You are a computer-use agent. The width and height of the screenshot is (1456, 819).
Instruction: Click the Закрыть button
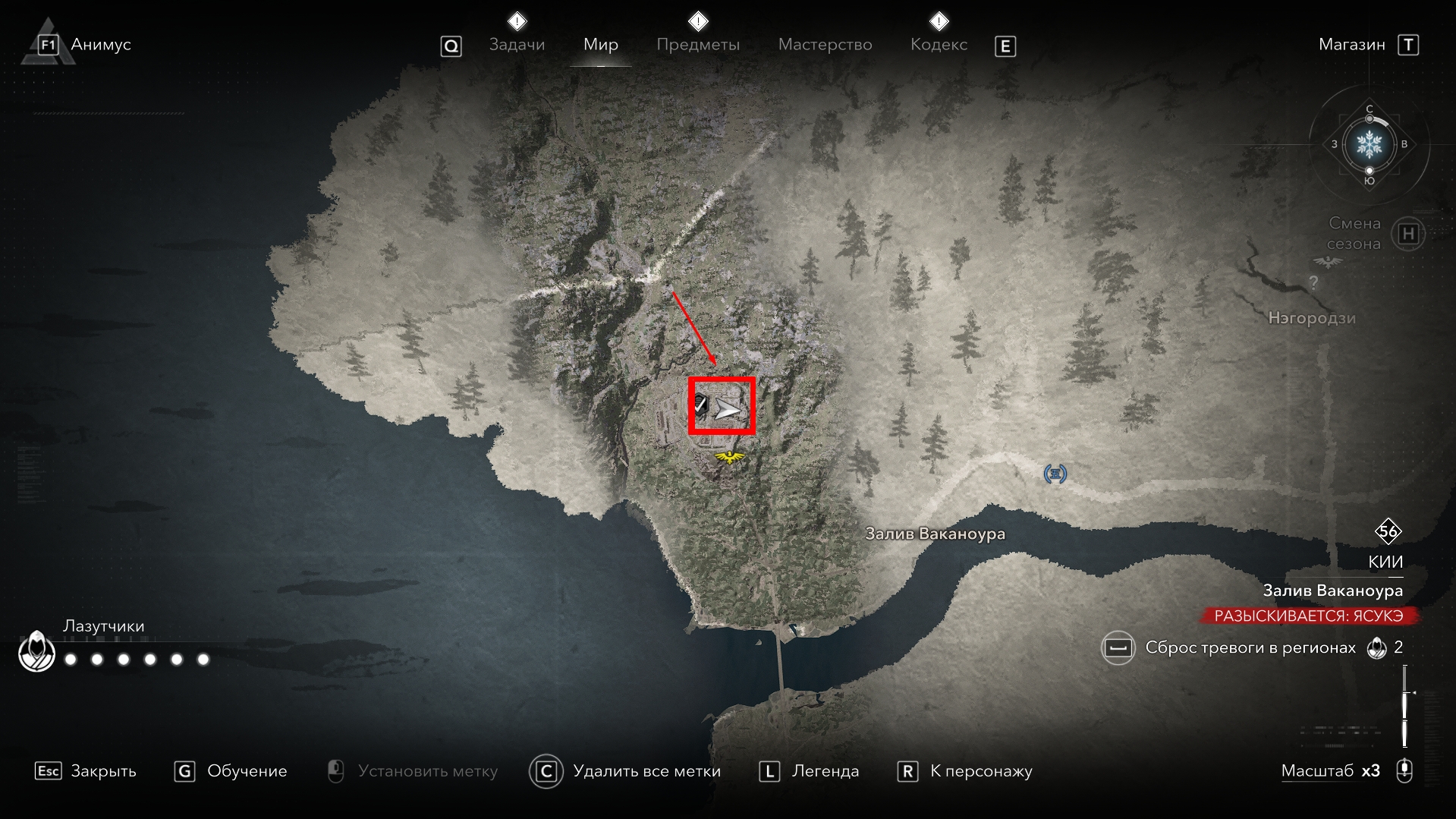click(86, 771)
